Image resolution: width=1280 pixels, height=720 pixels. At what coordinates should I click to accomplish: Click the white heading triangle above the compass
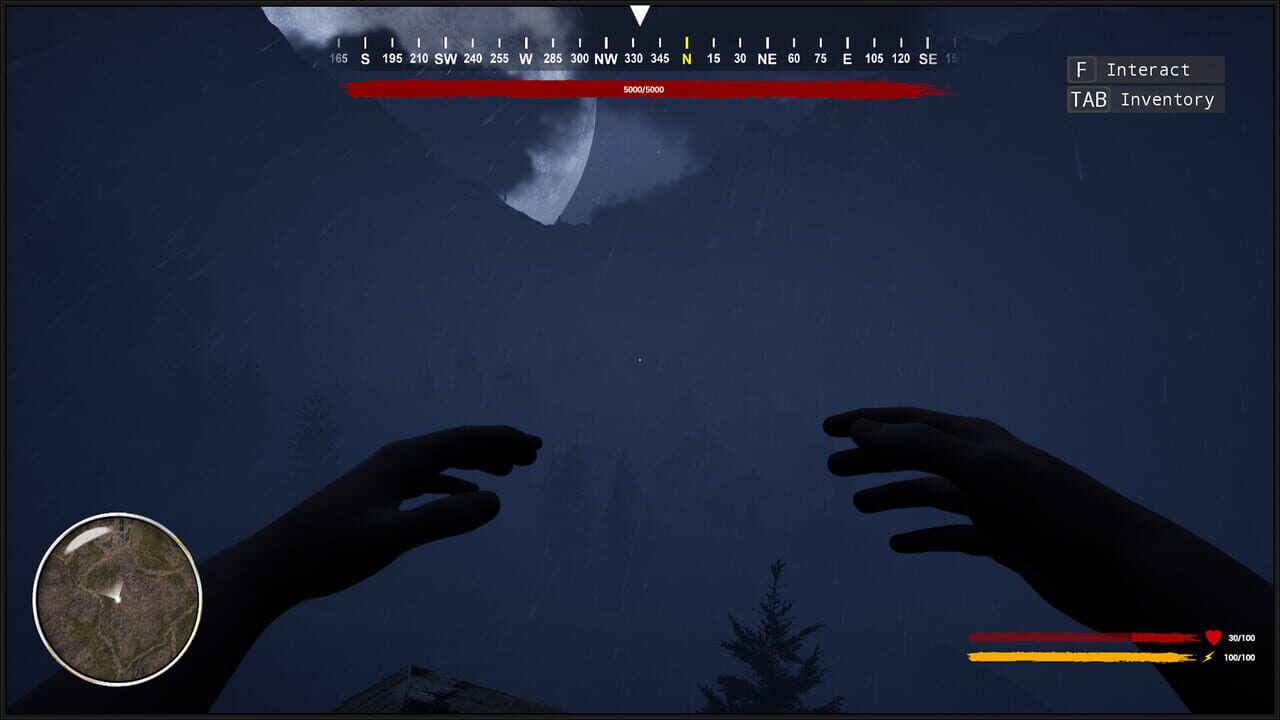tap(640, 15)
